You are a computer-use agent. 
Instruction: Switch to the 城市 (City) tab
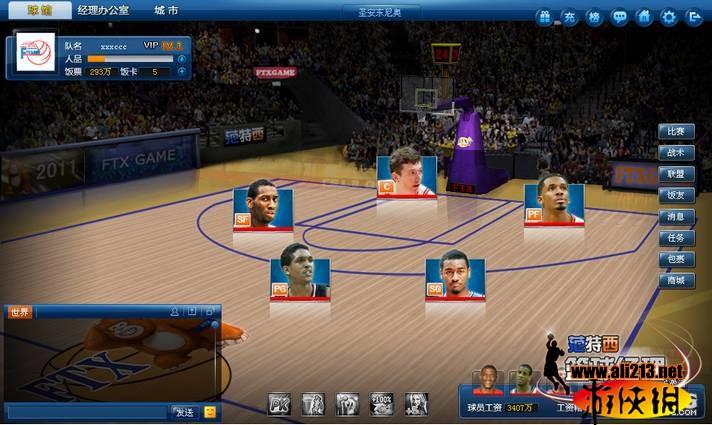[167, 11]
